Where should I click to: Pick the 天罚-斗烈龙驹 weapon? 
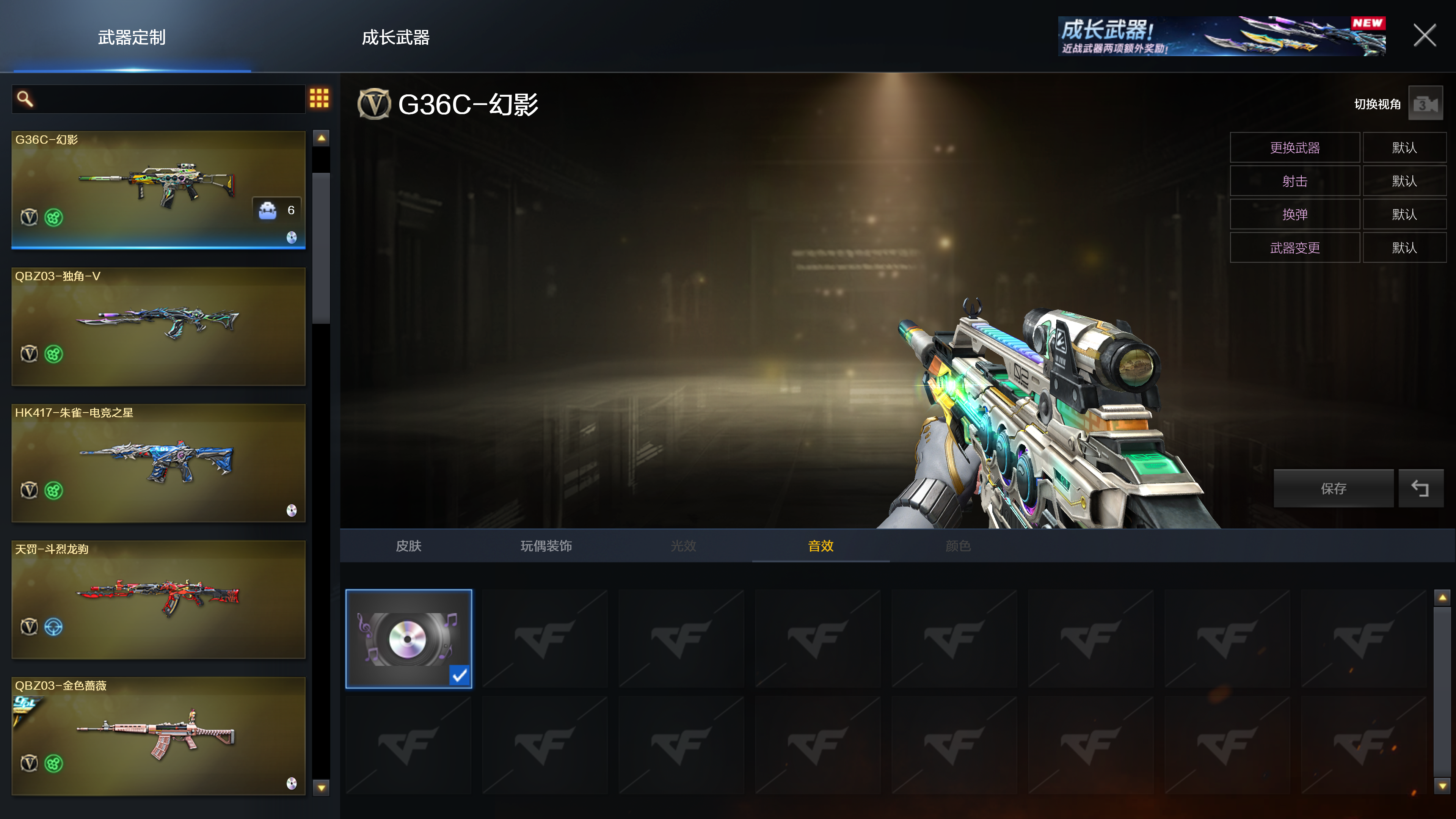tap(158, 599)
